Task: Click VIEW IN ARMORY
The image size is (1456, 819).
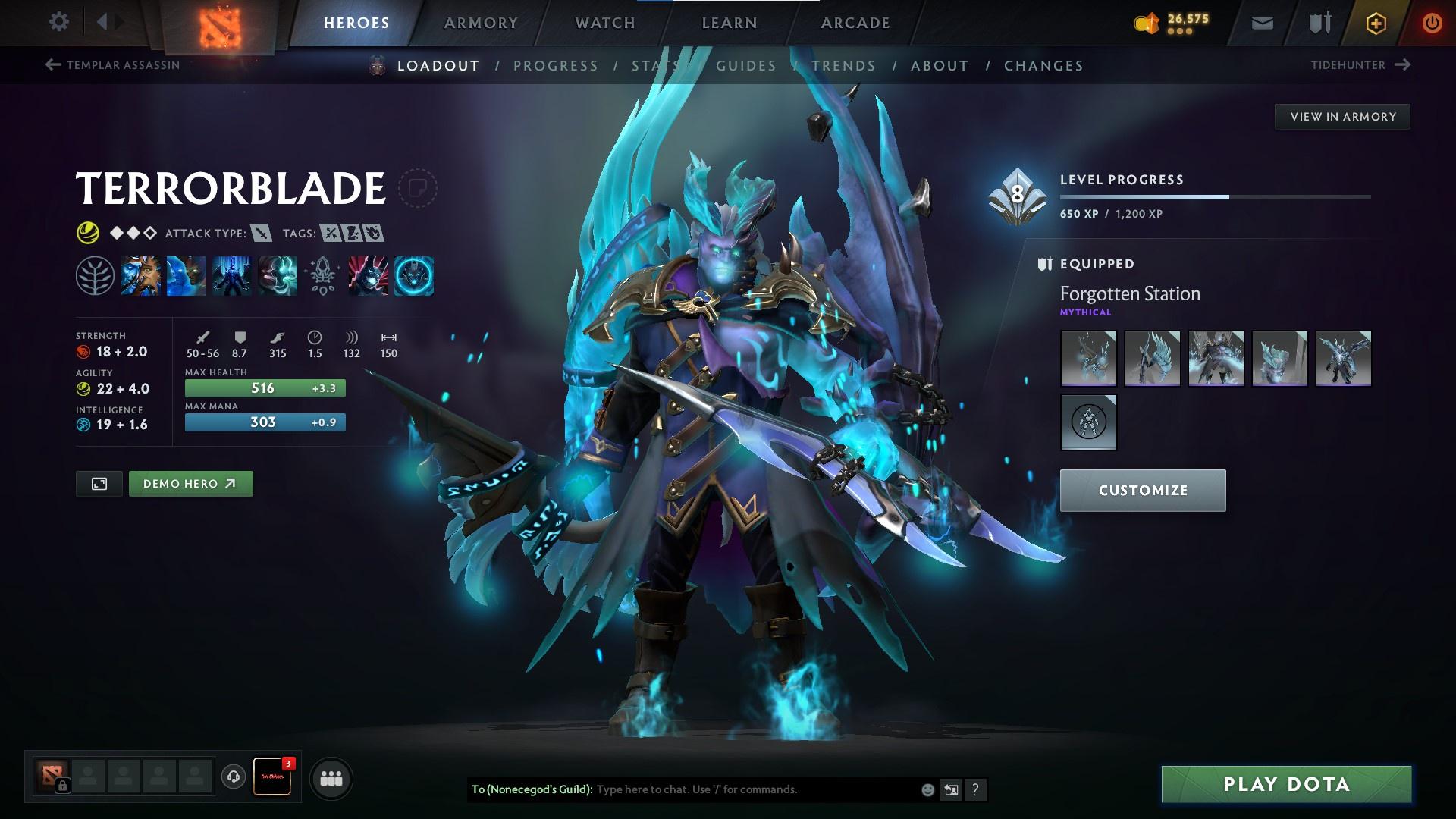Action: pos(1343,116)
